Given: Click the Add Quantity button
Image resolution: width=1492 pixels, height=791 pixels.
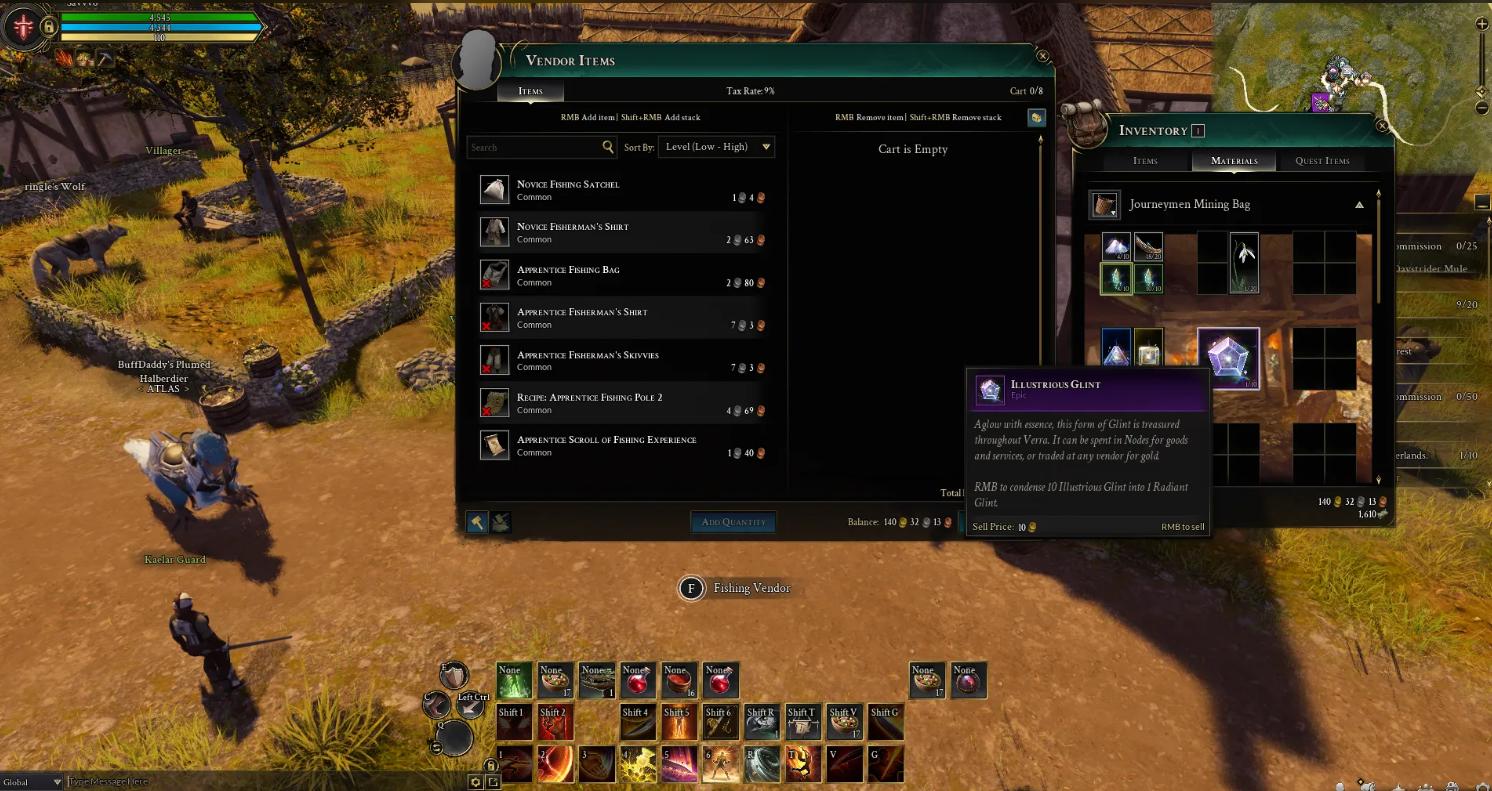Looking at the screenshot, I should (733, 522).
